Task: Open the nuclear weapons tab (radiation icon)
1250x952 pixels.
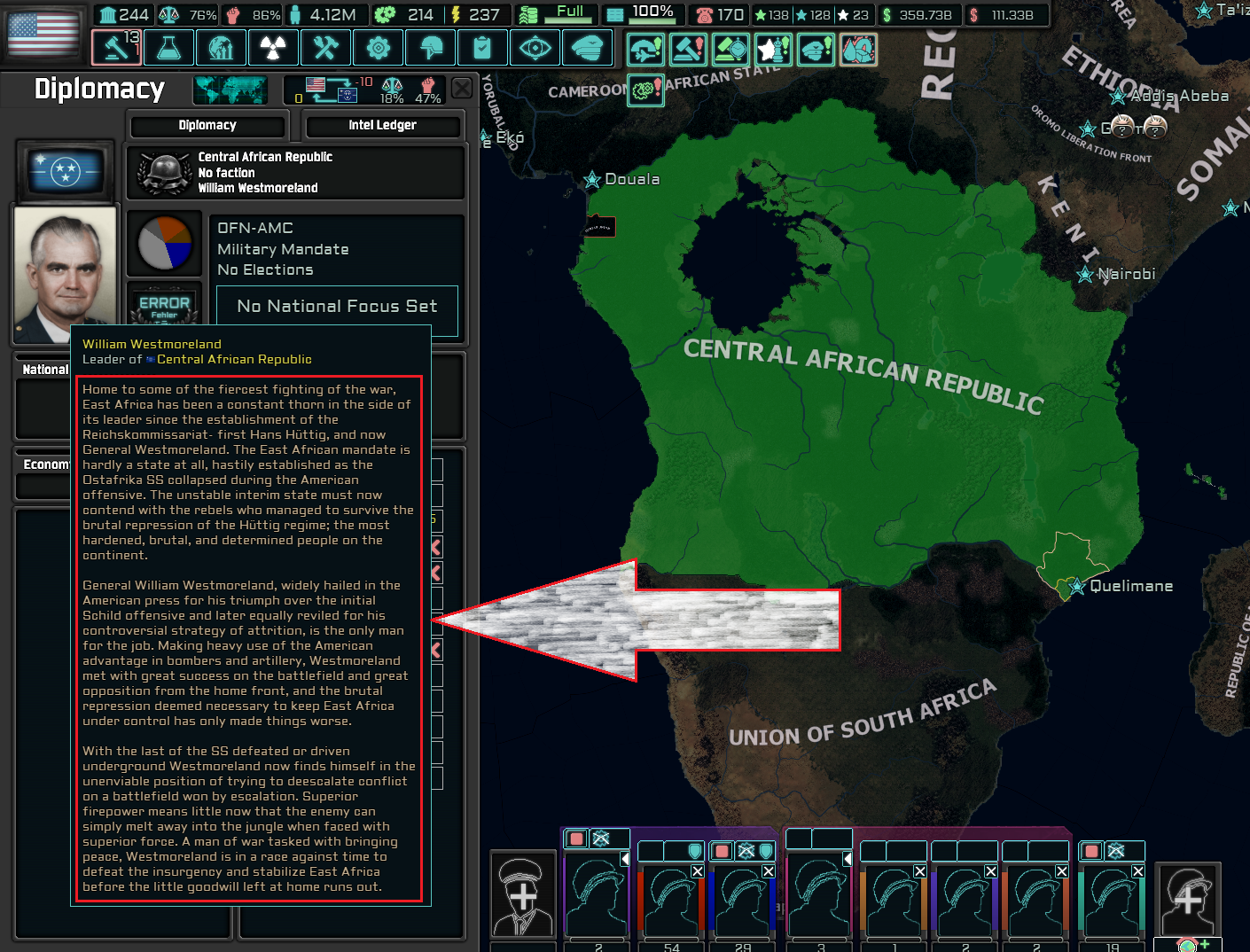Action: [x=273, y=48]
